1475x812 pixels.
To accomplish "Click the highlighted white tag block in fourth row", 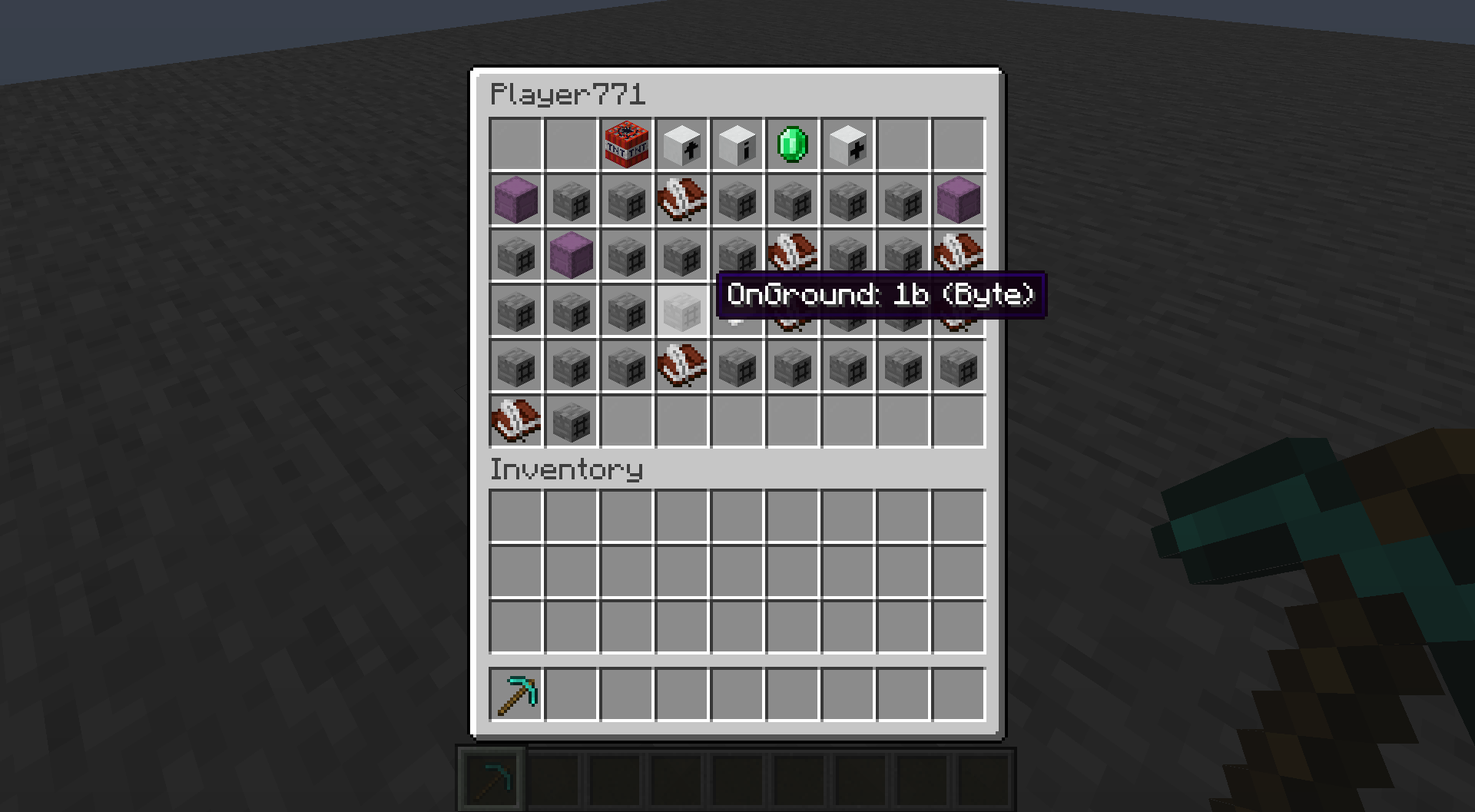I will coord(681,311).
